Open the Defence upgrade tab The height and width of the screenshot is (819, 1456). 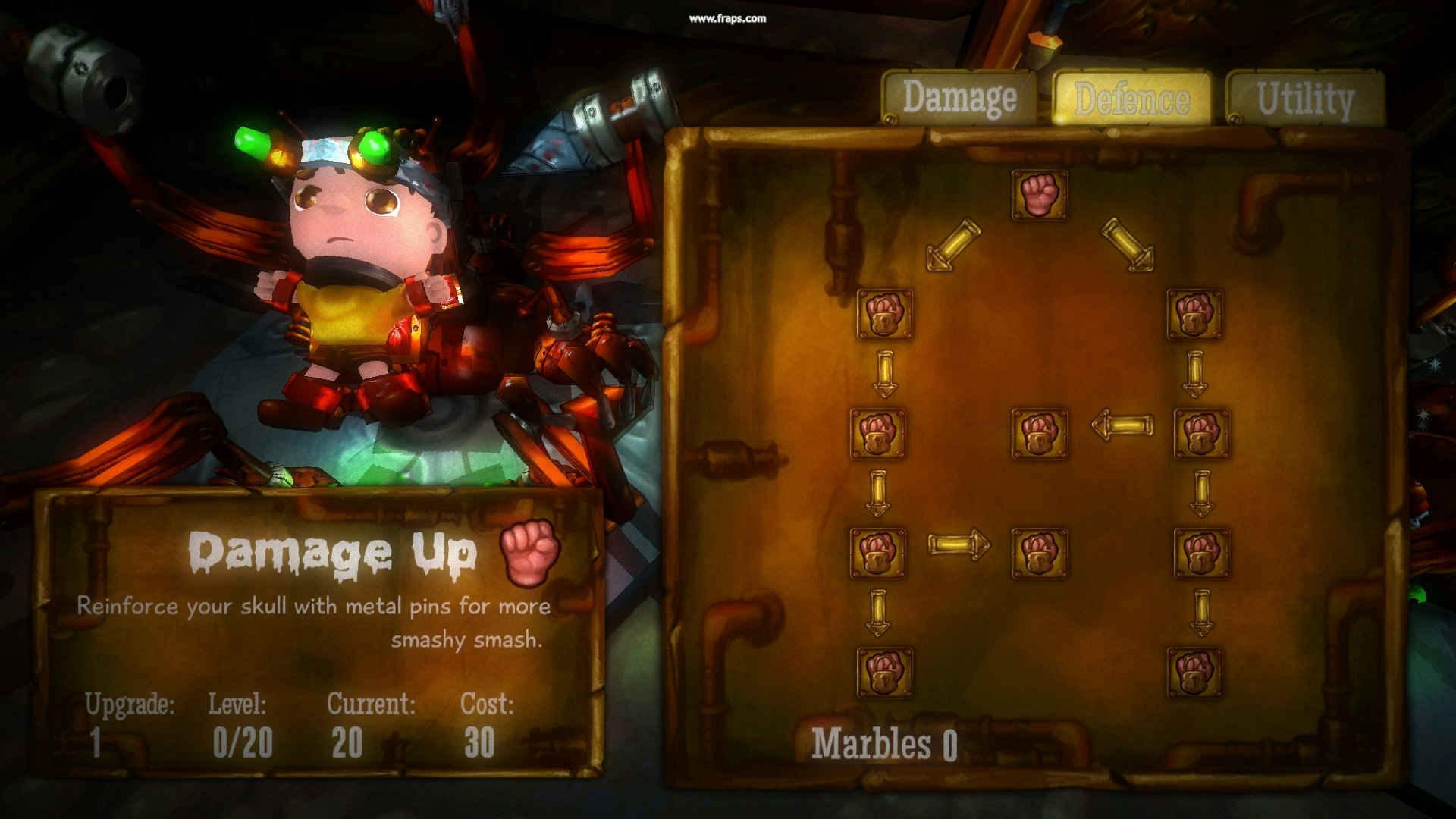[1131, 99]
